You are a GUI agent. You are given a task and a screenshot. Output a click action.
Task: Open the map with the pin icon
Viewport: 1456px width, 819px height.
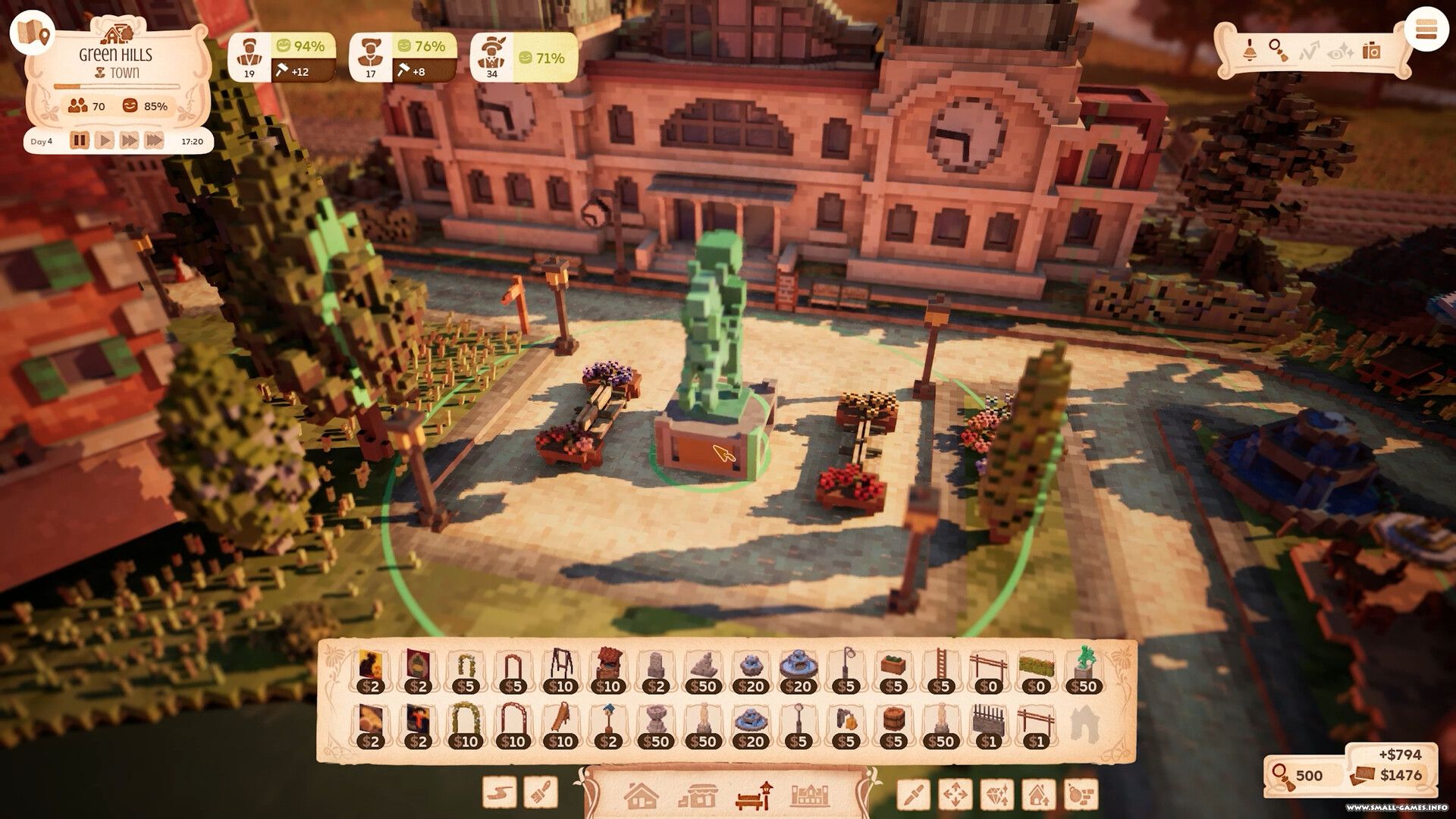33,32
